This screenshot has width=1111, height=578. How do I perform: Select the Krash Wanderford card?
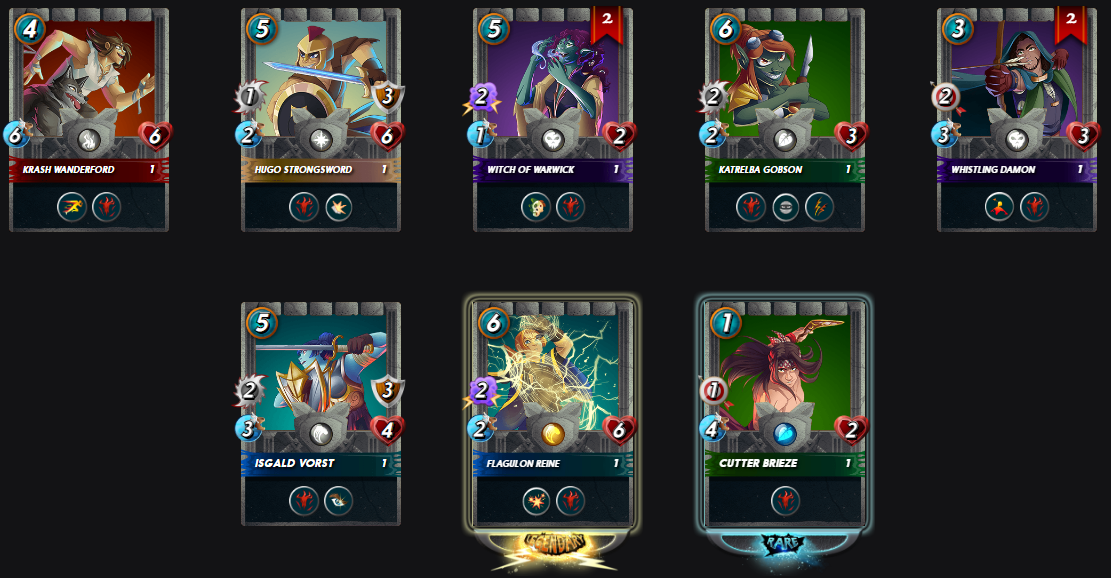point(89,120)
